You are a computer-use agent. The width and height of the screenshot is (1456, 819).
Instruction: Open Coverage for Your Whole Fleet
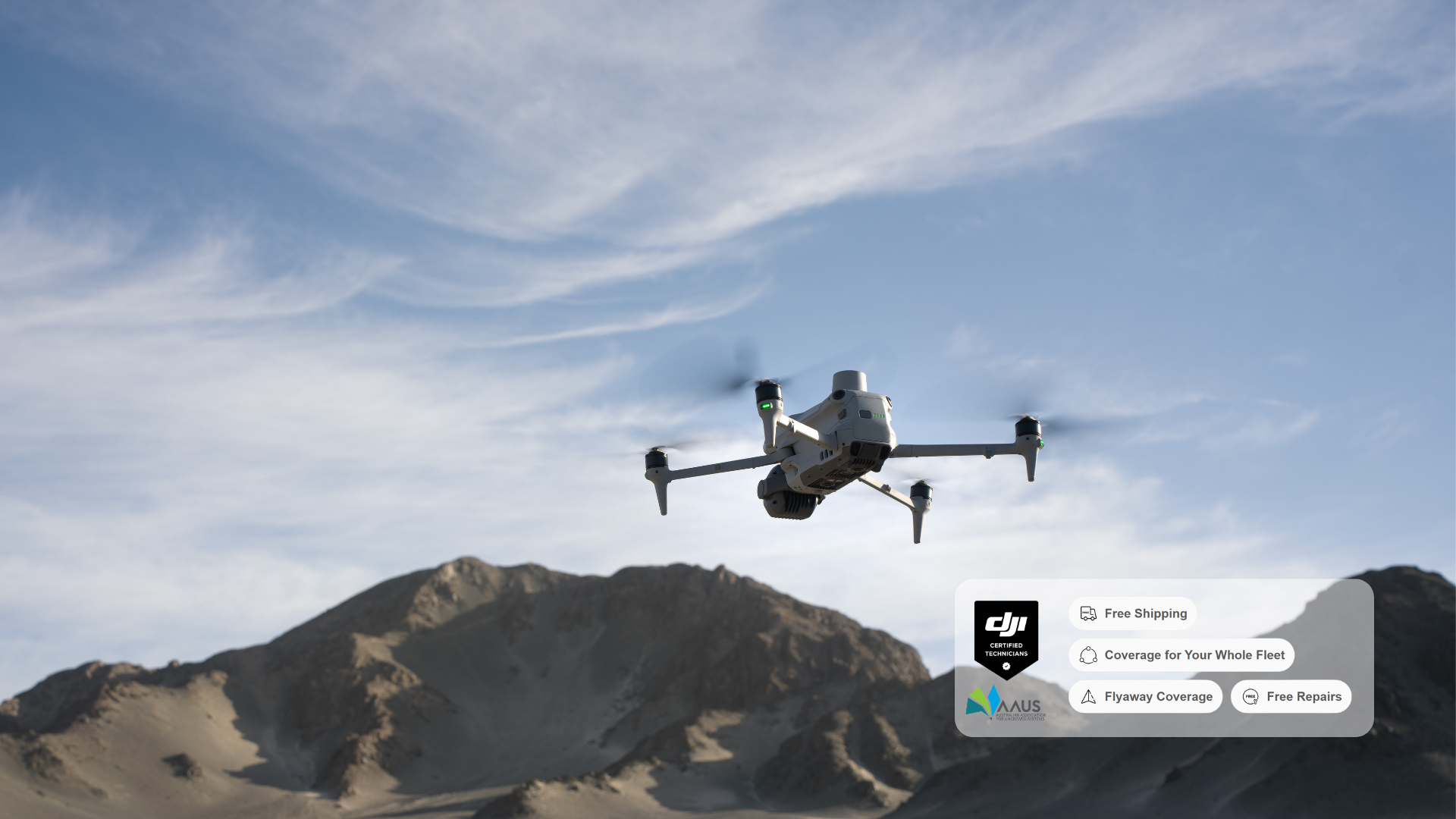[1181, 655]
